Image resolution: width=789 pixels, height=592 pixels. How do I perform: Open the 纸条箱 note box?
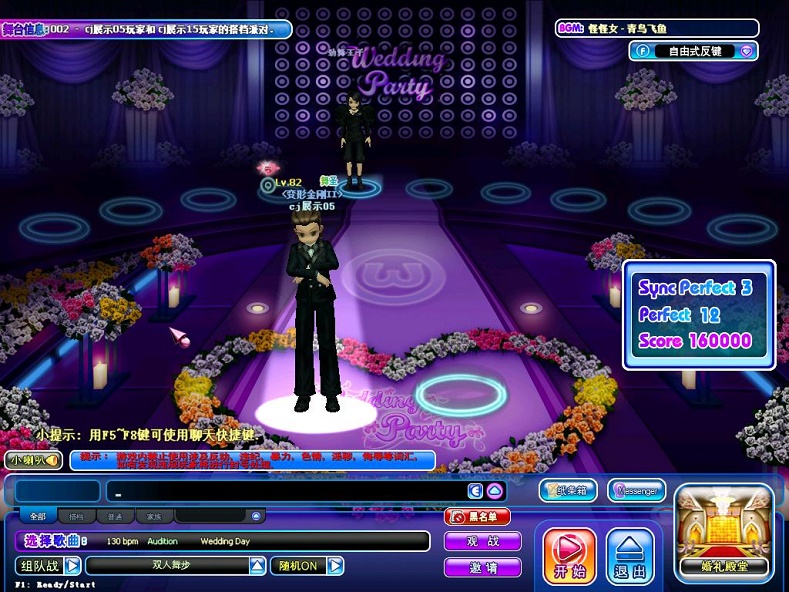click(568, 490)
